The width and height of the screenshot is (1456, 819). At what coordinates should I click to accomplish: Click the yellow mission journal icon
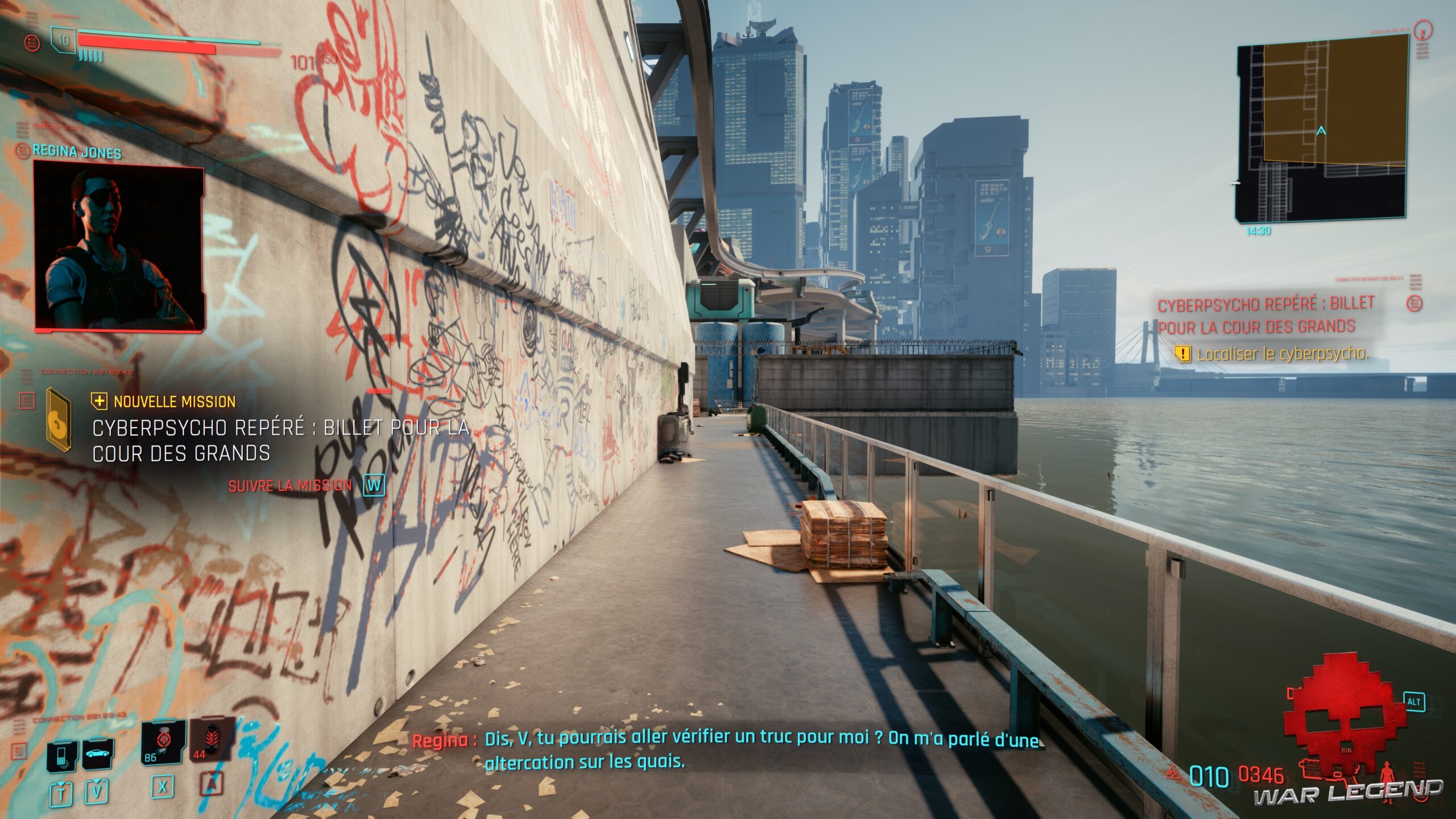(x=58, y=419)
